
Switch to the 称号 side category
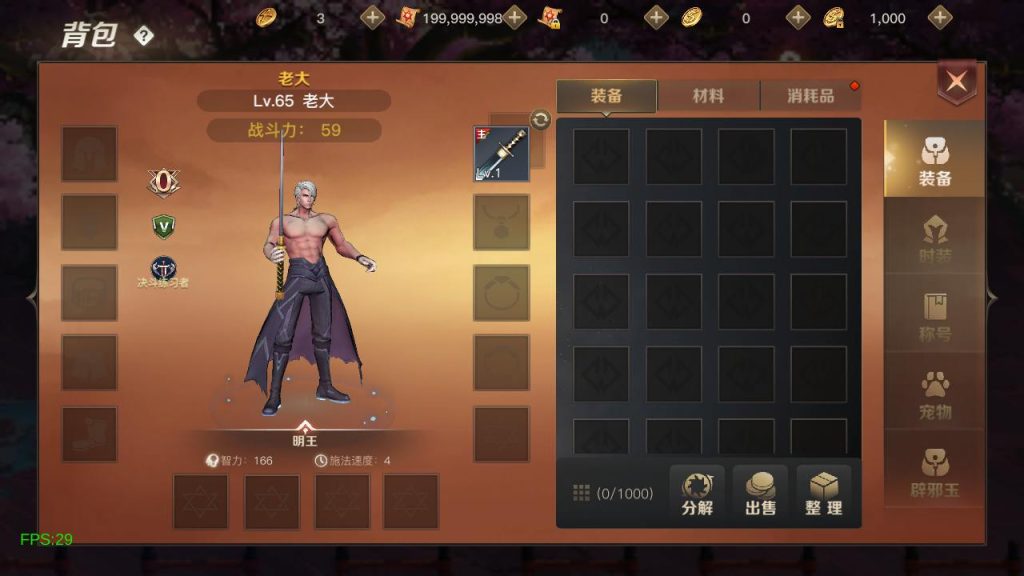935,319
